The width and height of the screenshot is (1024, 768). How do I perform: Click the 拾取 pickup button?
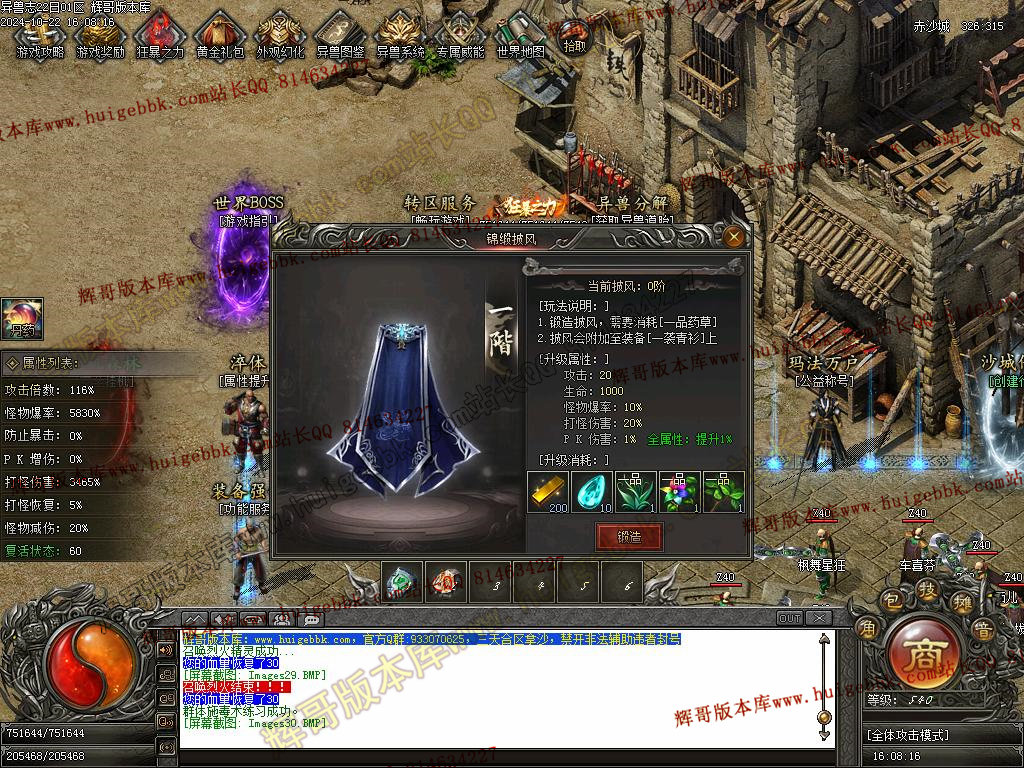[x=575, y=38]
